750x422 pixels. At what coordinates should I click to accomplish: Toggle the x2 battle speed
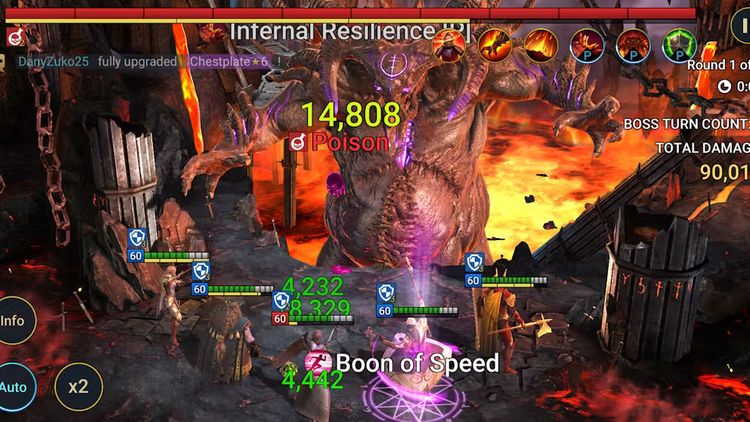tap(78, 387)
